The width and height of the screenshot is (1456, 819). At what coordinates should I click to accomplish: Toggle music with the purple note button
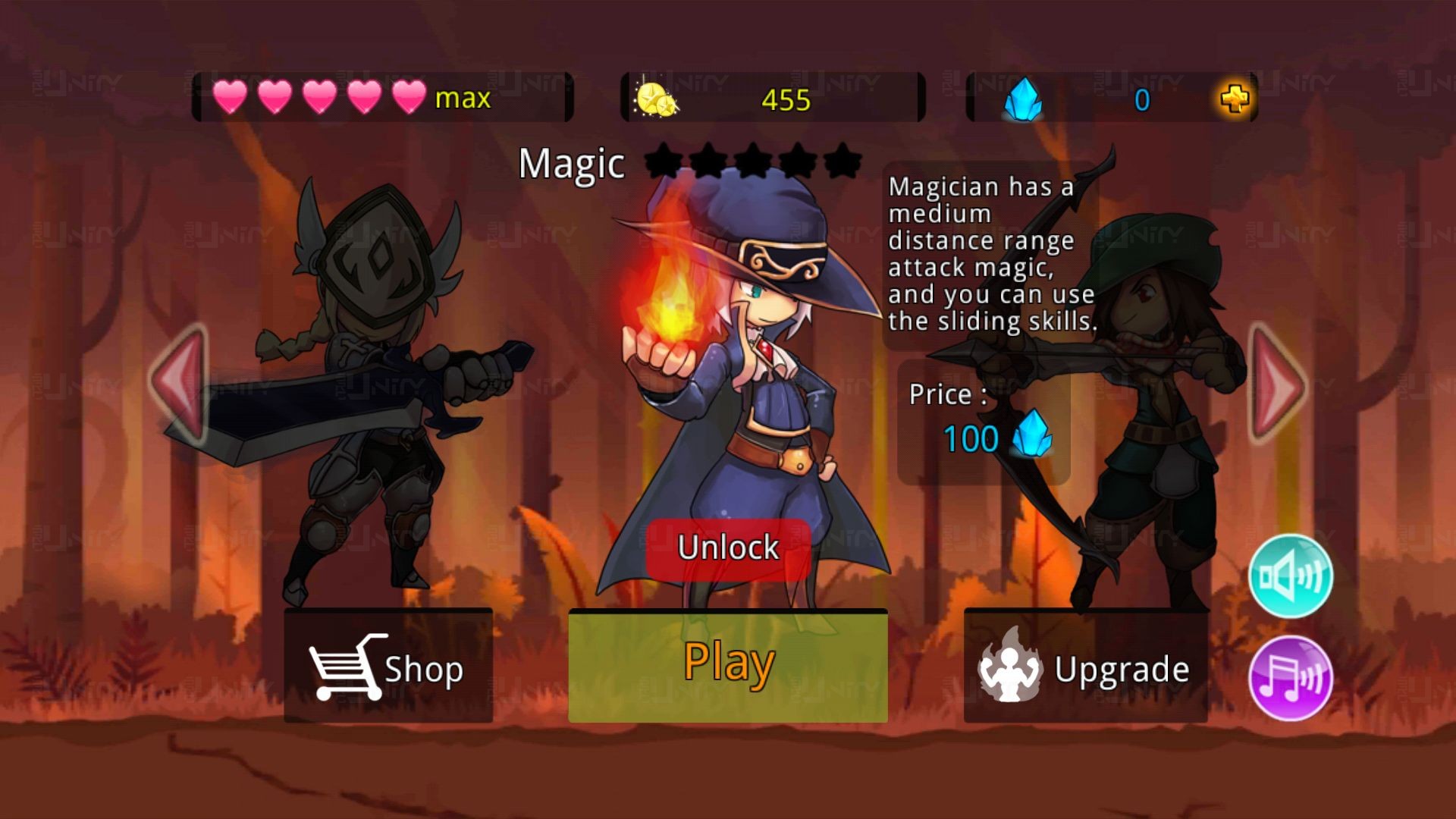[1290, 677]
